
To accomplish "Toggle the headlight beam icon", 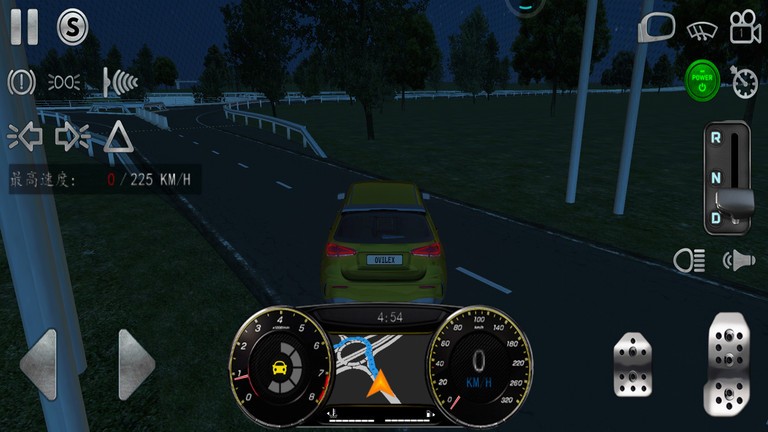I will pyautogui.click(x=689, y=260).
